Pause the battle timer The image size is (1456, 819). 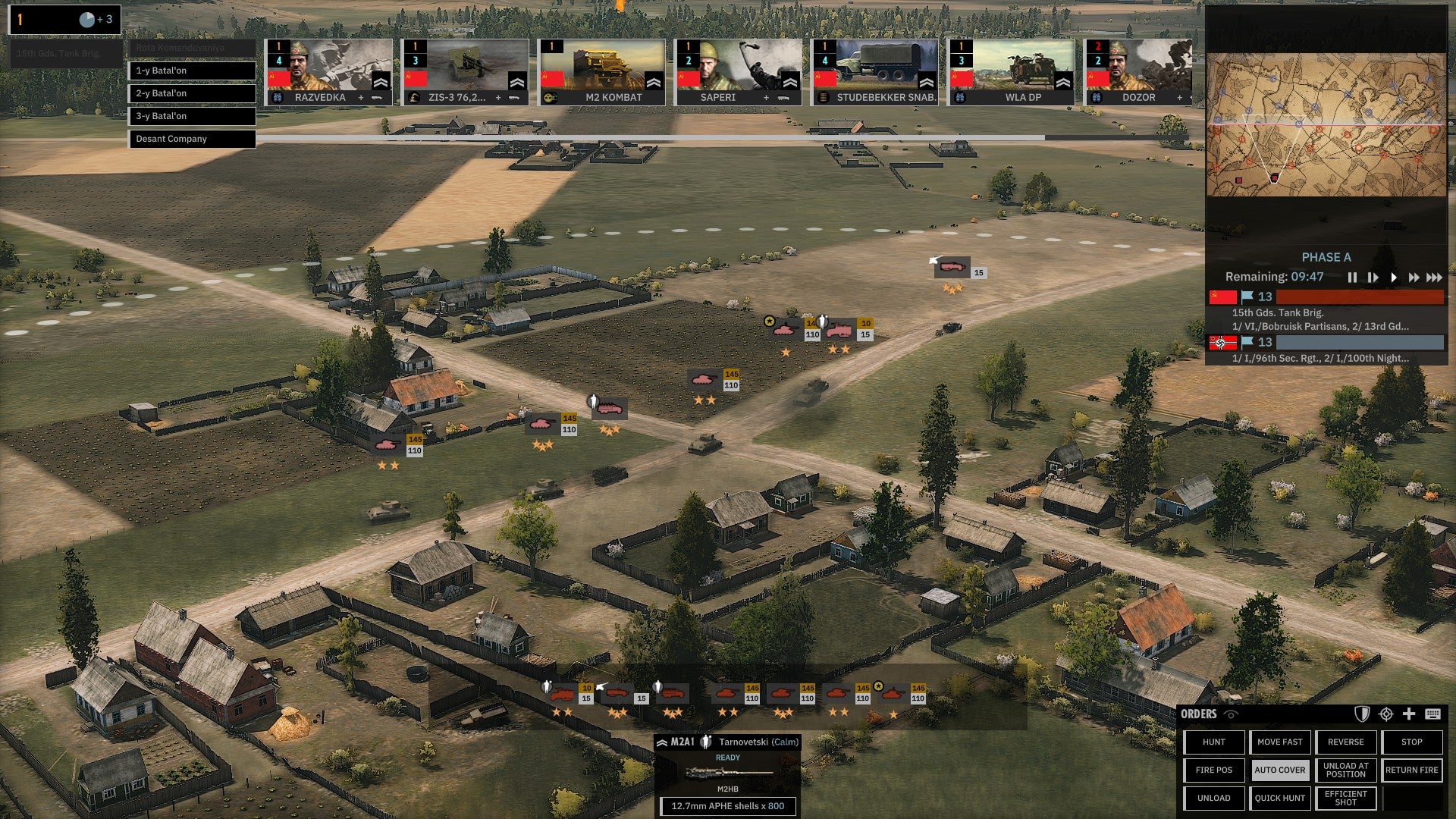pyautogui.click(x=1352, y=278)
